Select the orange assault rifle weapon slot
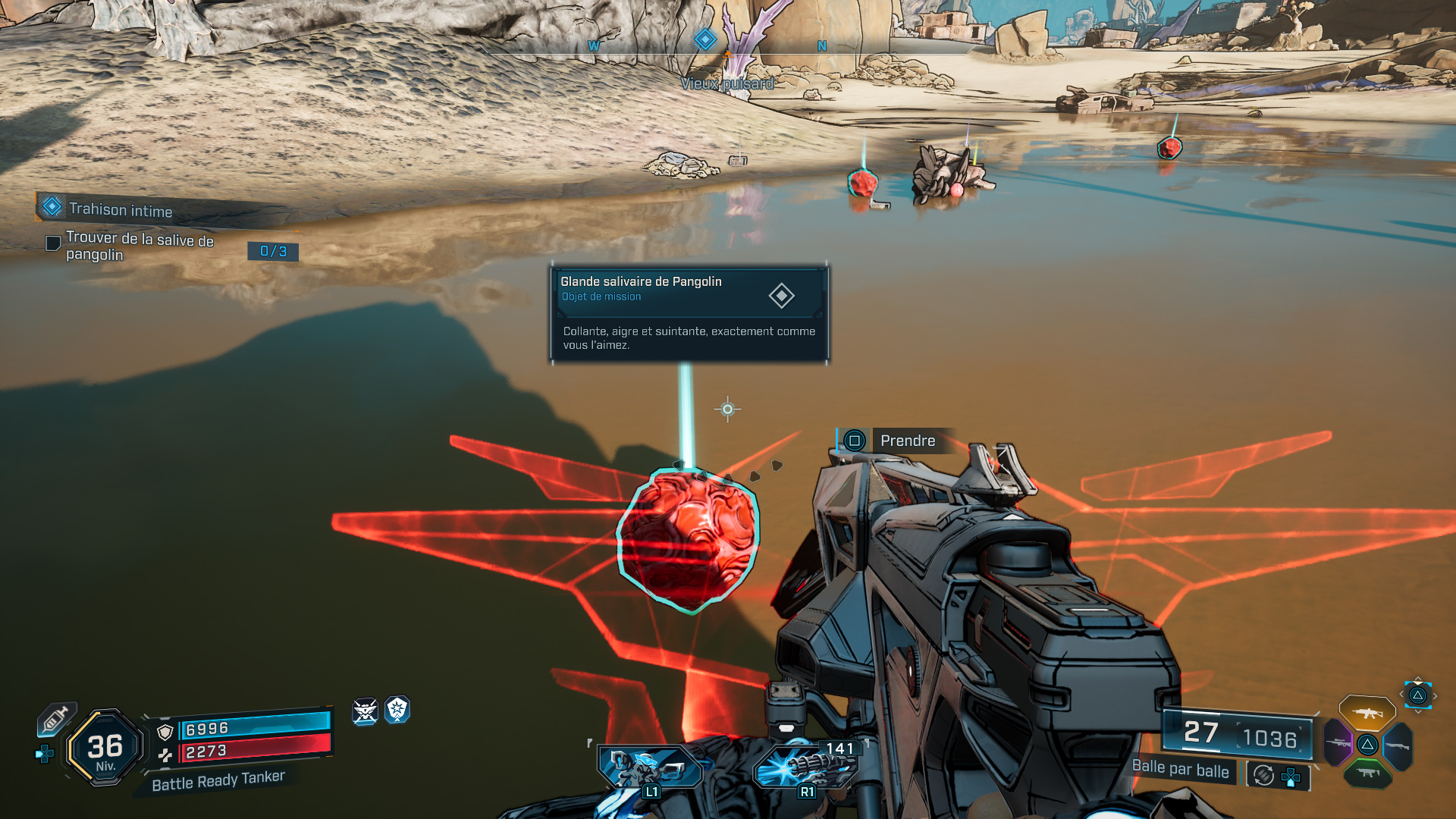Image resolution: width=1456 pixels, height=819 pixels. coord(1367,713)
